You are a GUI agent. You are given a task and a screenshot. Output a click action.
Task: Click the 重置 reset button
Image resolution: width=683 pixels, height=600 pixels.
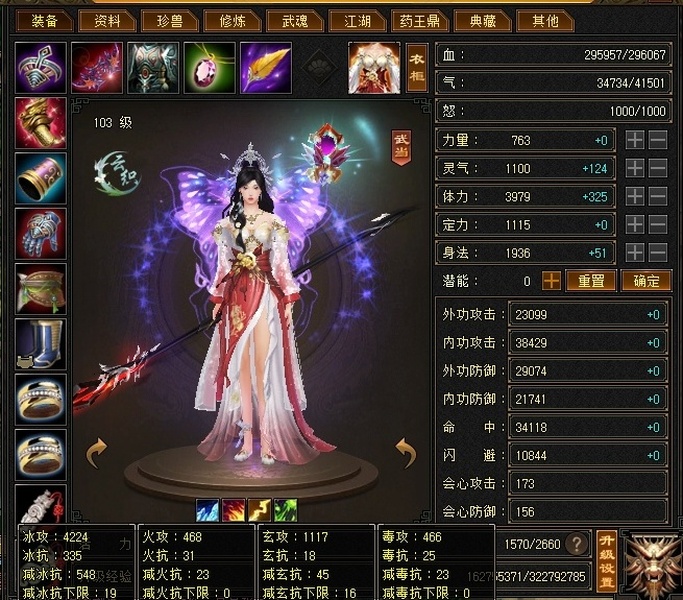(592, 281)
